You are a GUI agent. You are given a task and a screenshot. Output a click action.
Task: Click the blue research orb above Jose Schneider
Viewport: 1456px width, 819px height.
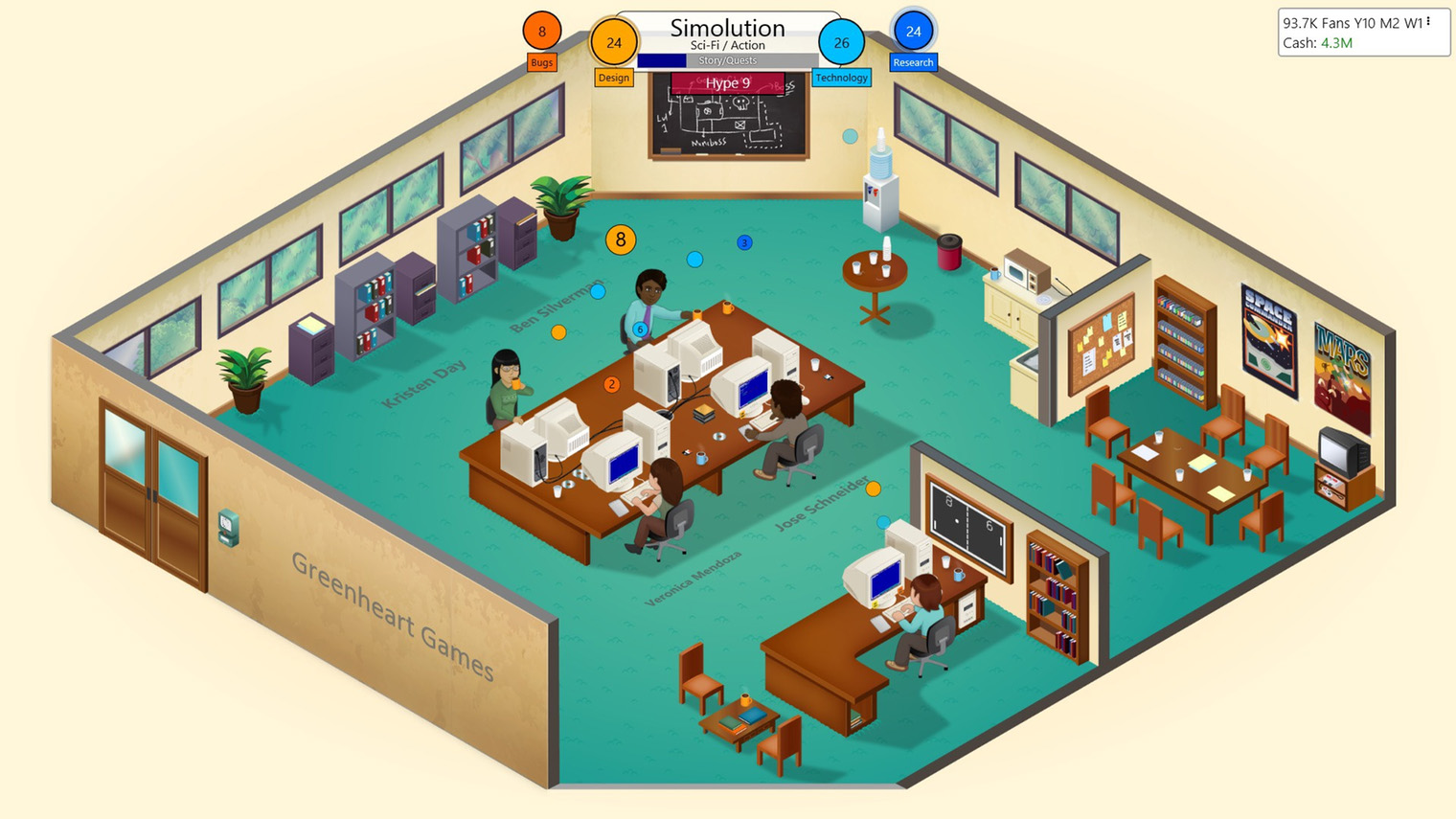[882, 522]
